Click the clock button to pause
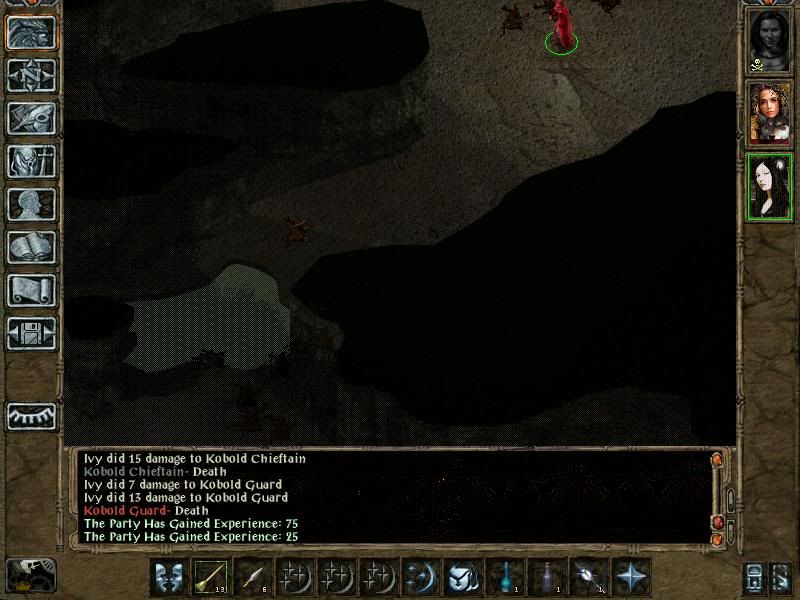The image size is (800, 600). click(31, 574)
